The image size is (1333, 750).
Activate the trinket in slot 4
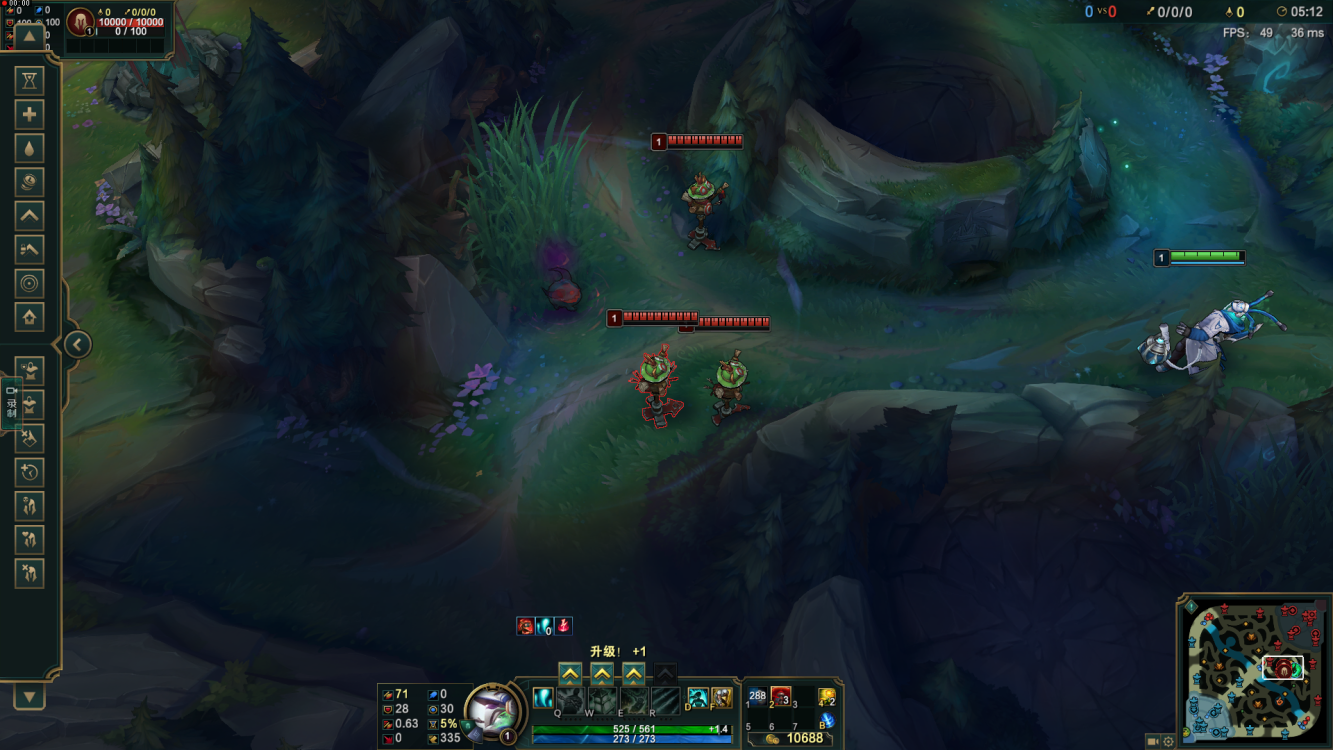826,696
